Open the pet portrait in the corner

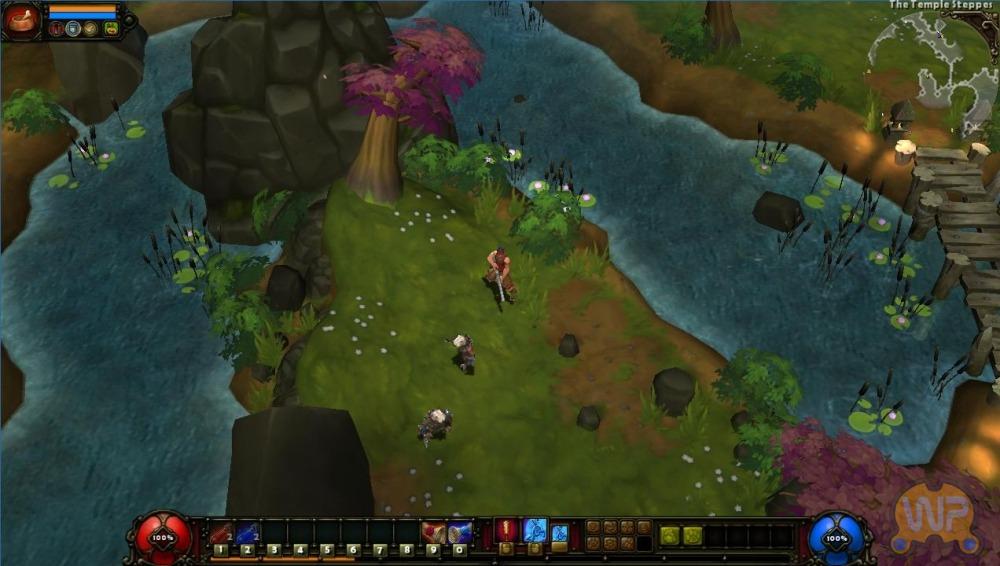point(21,19)
